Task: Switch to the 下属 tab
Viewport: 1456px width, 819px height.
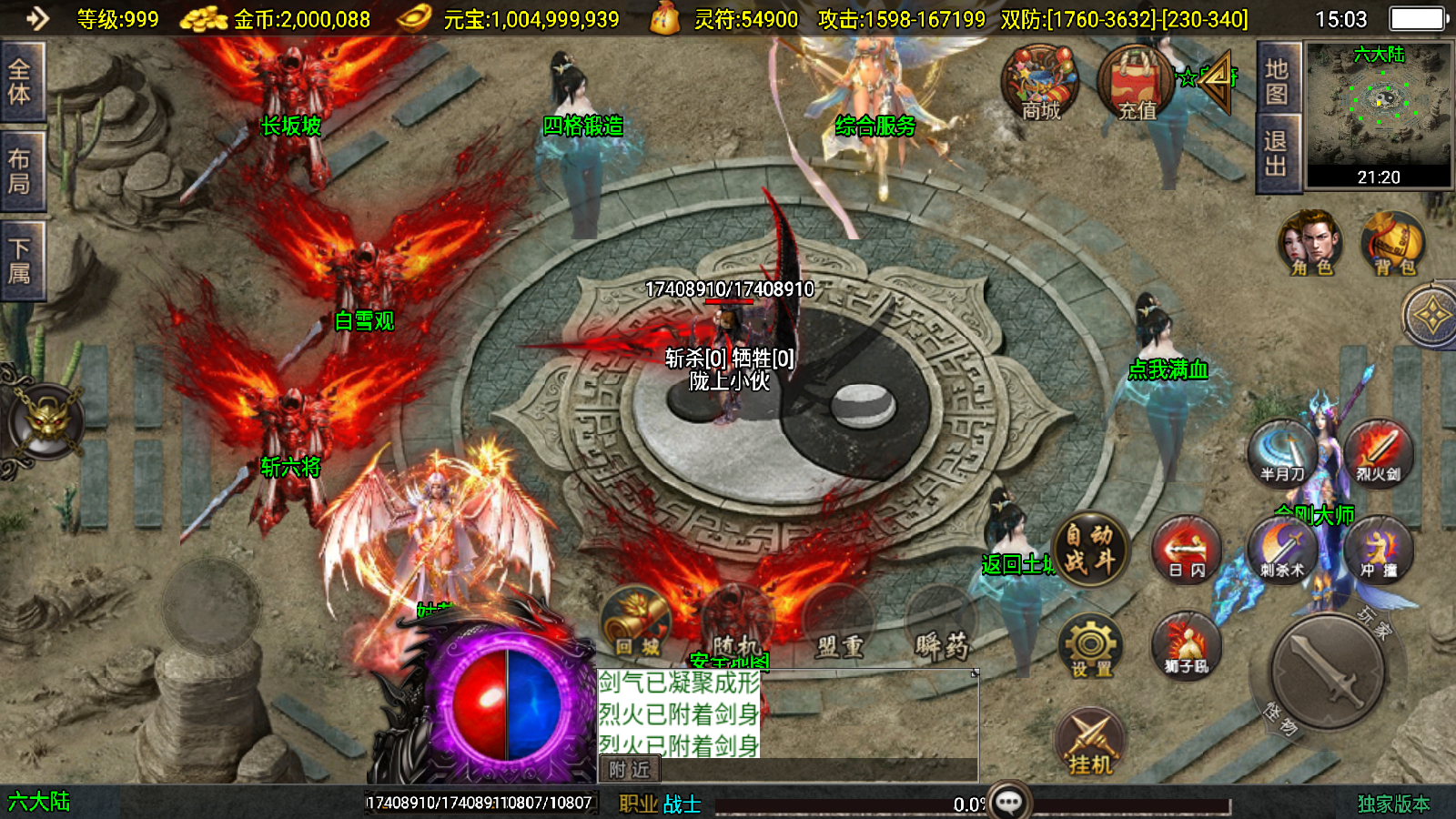Action: click(21, 260)
